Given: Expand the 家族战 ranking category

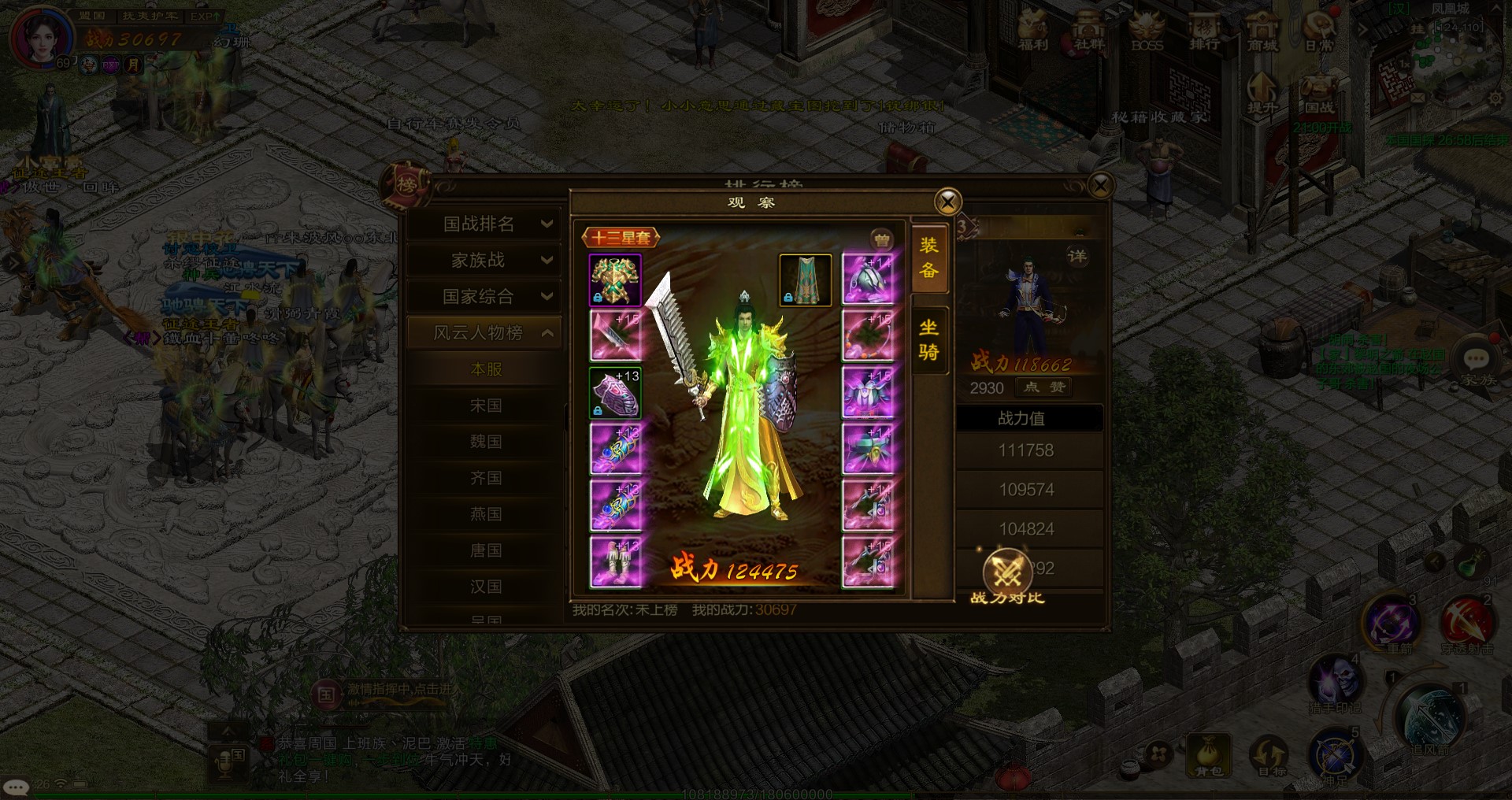Looking at the screenshot, I should [x=485, y=261].
